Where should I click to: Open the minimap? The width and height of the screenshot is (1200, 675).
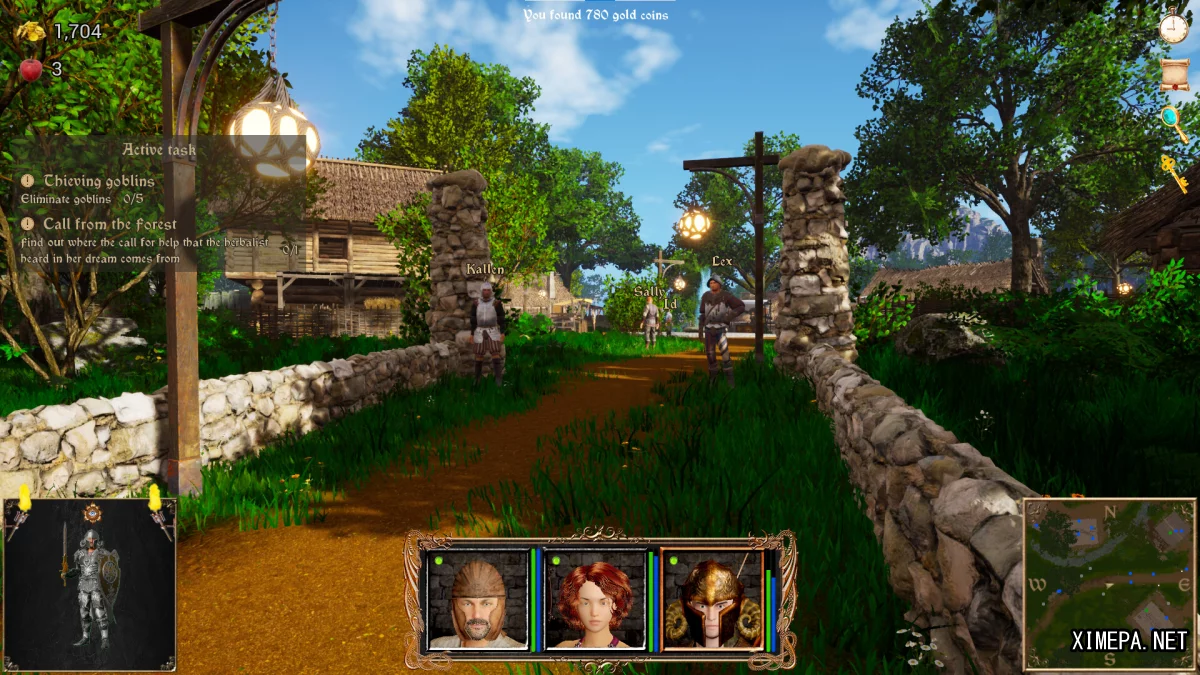tap(1108, 584)
